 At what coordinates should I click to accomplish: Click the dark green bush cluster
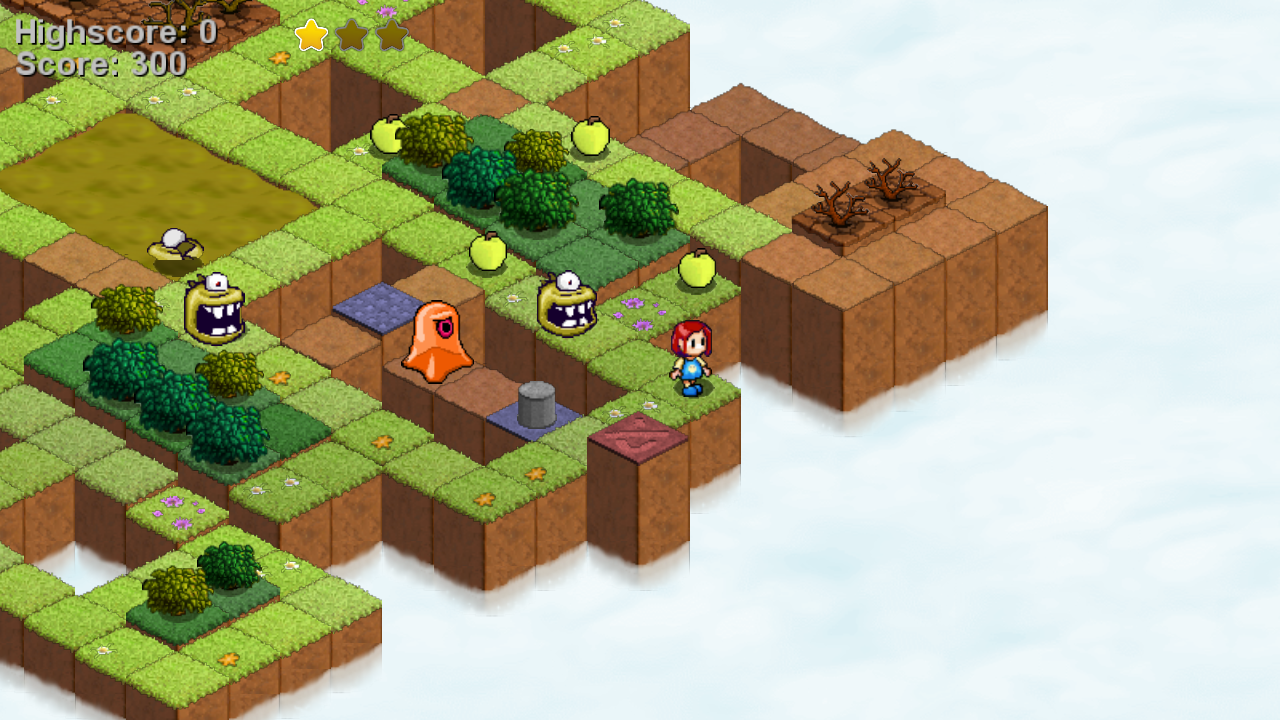click(x=175, y=400)
